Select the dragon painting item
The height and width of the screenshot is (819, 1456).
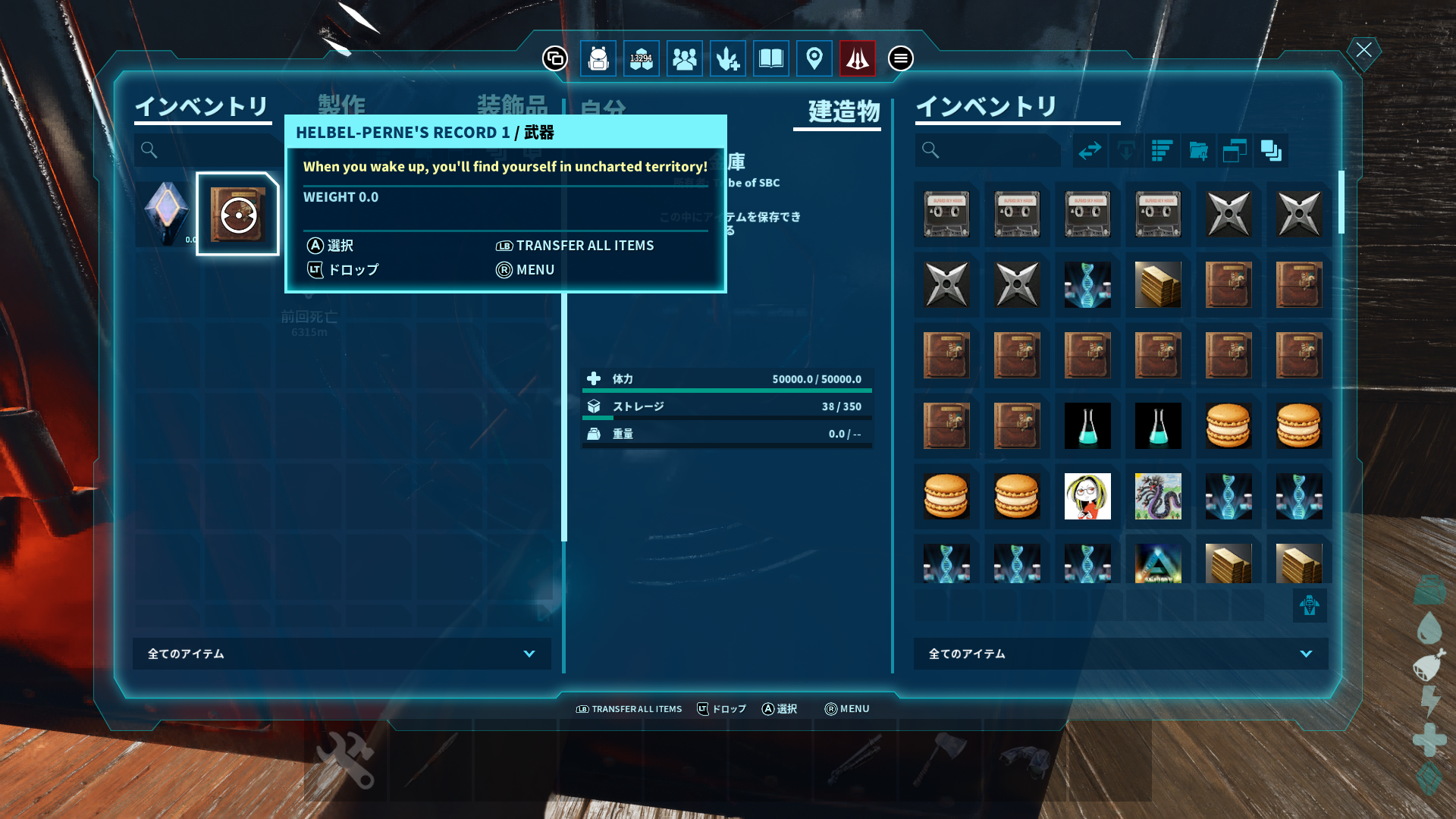1158,496
